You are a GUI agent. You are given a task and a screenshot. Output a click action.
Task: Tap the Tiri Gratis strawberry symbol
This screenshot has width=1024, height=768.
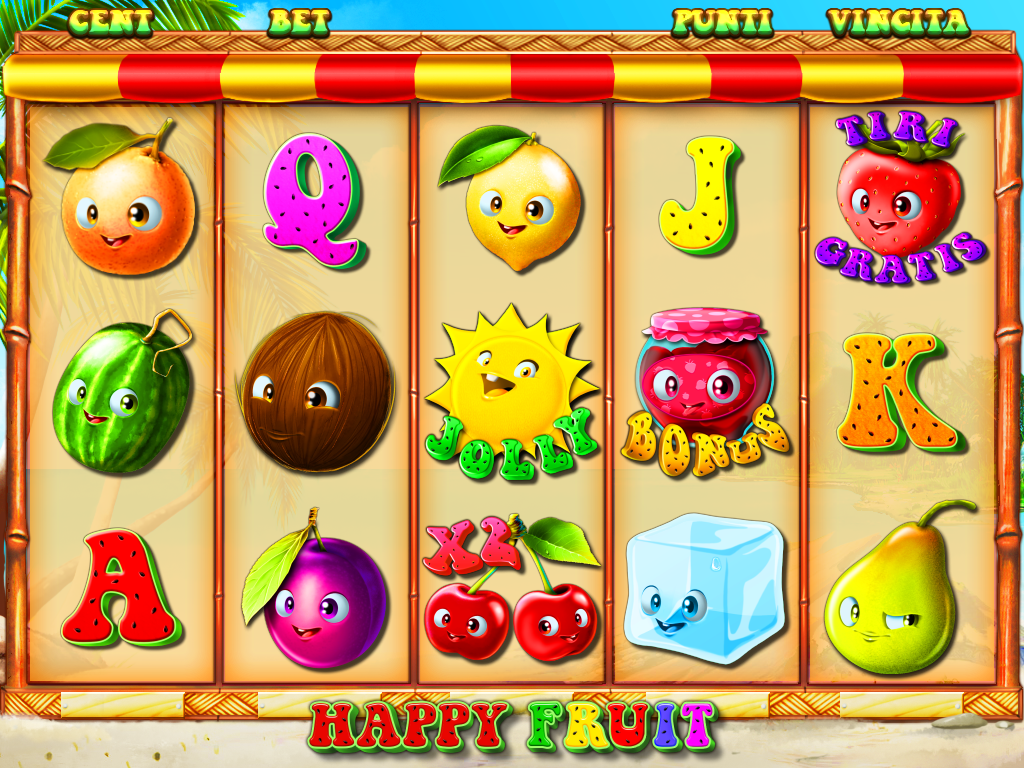898,200
